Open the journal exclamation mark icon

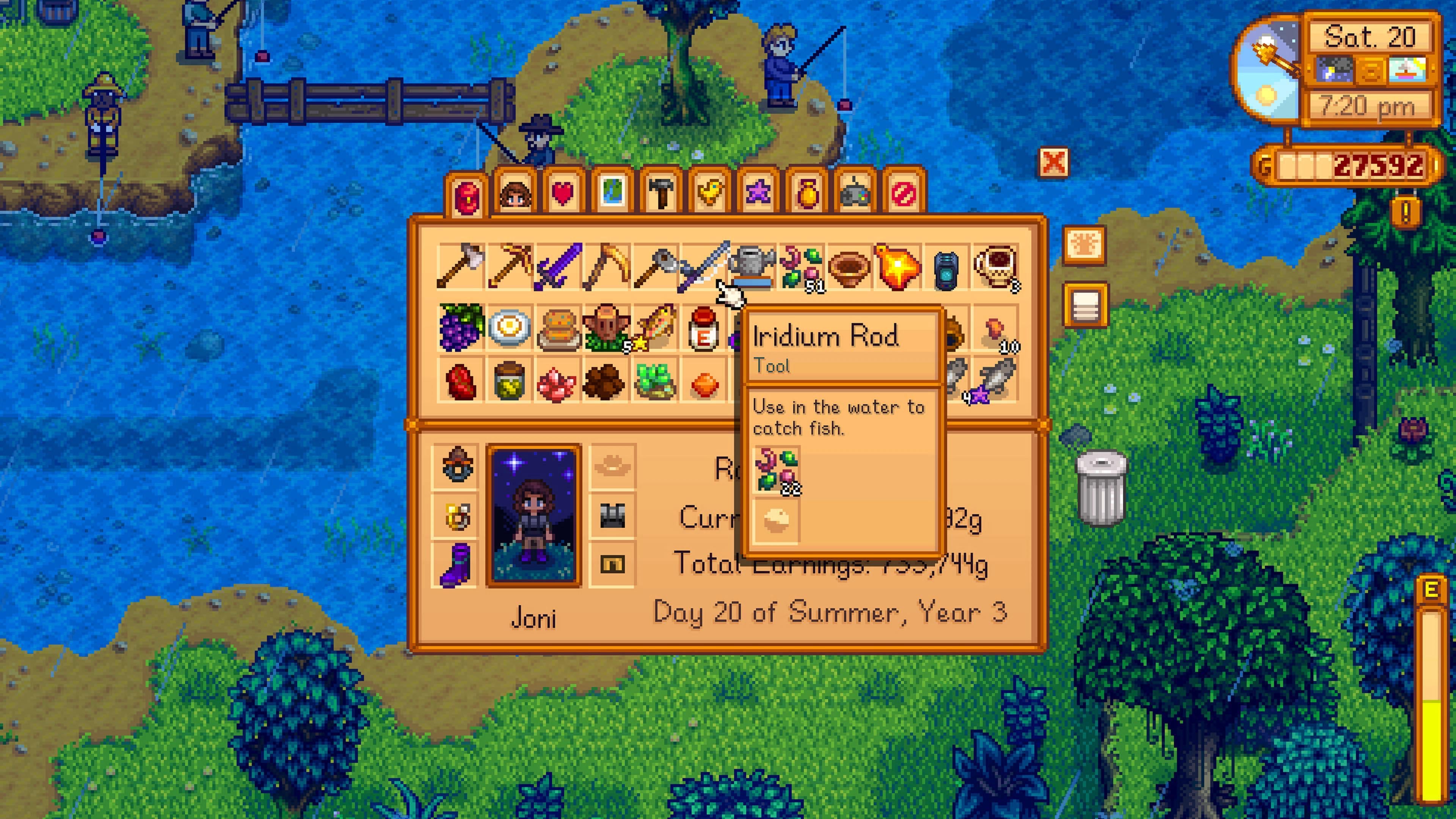pyautogui.click(x=1406, y=212)
